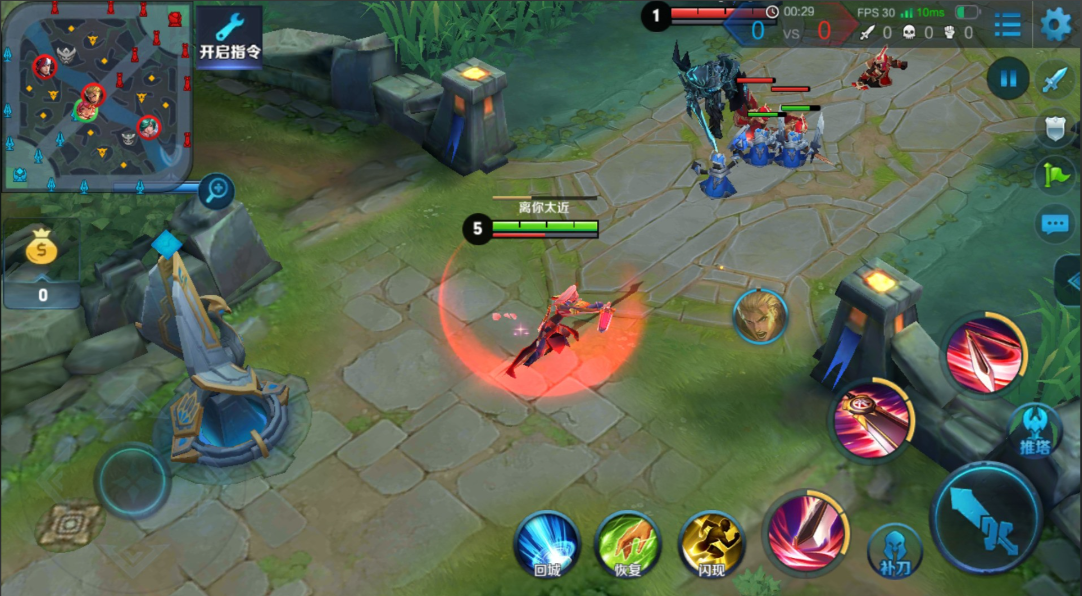1082x596 pixels.
Task: Target the blond enemy hero portrait
Action: point(759,316)
